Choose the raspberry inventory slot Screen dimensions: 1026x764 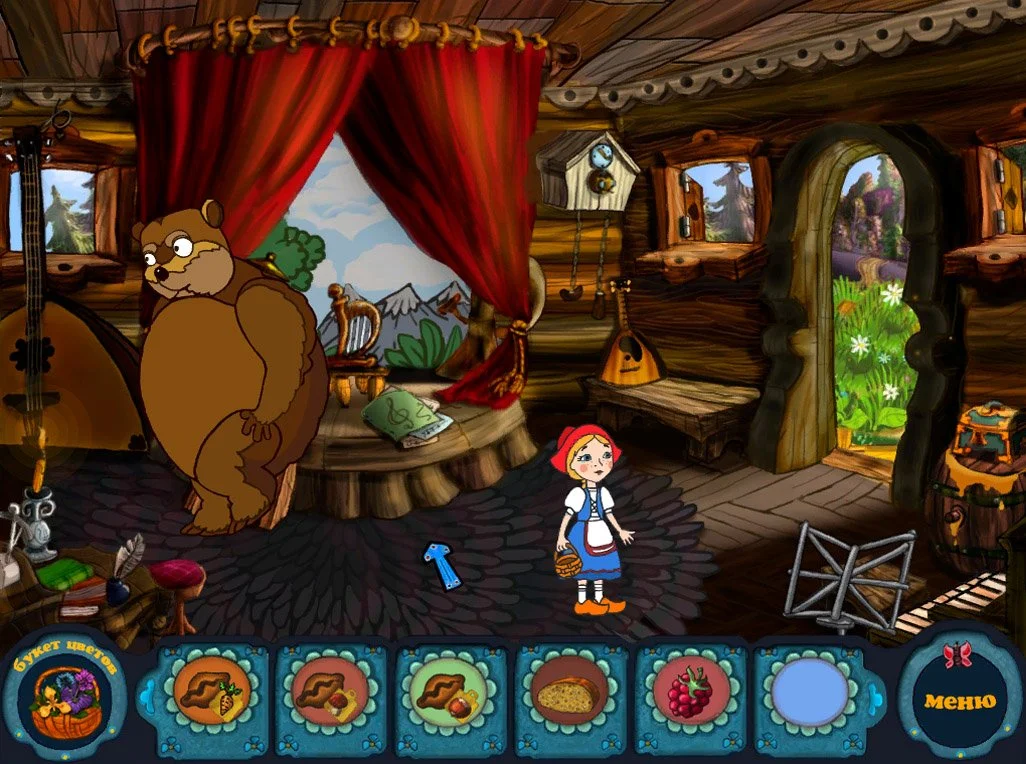pyautogui.click(x=689, y=692)
